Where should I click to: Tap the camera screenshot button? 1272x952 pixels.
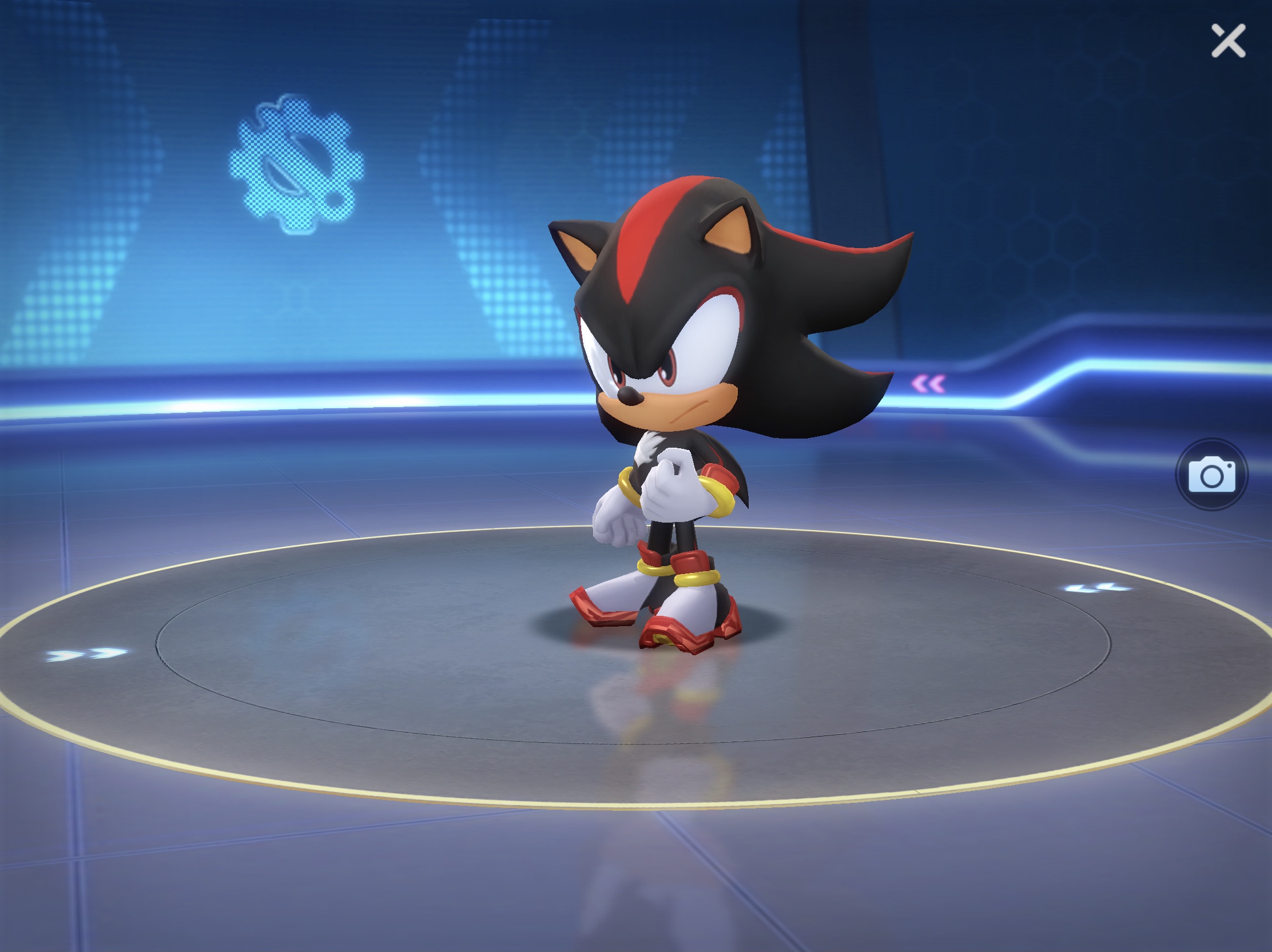[x=1211, y=475]
